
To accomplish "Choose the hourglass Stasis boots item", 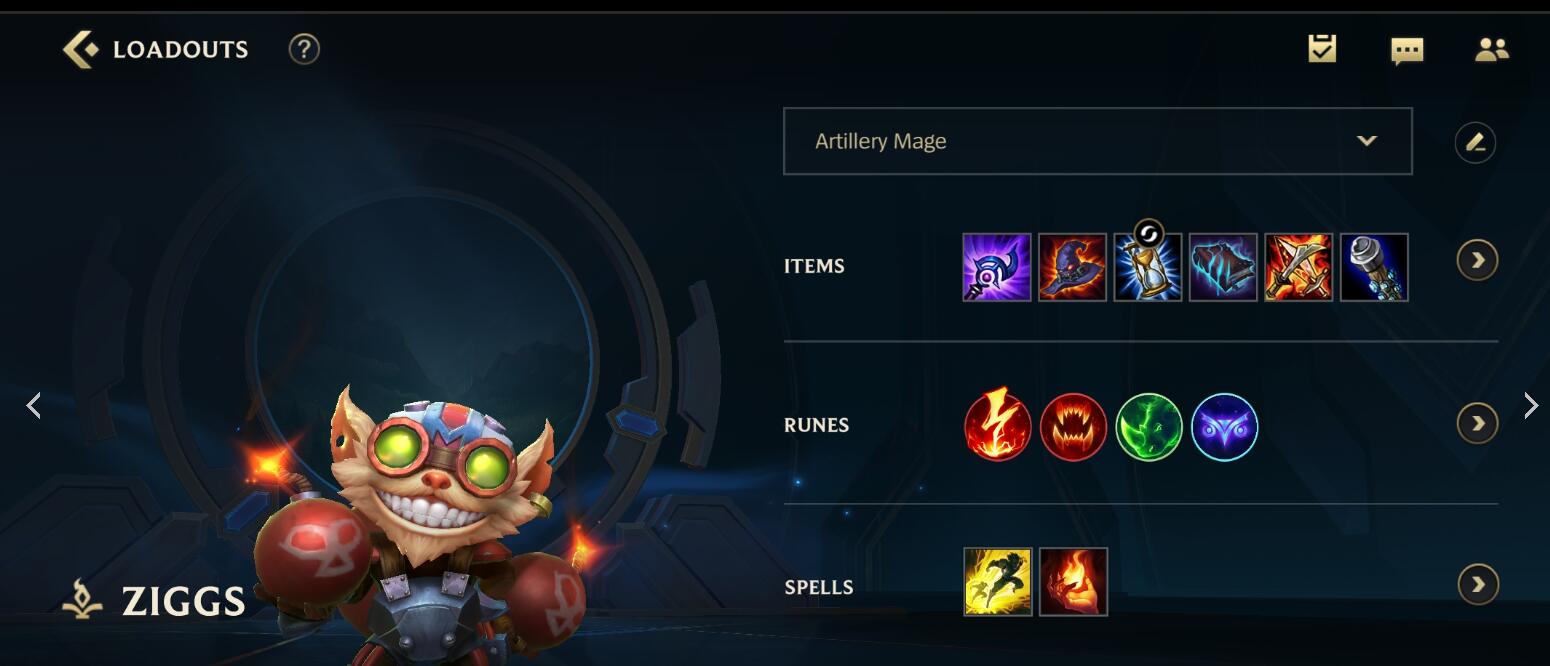I will click(1148, 267).
